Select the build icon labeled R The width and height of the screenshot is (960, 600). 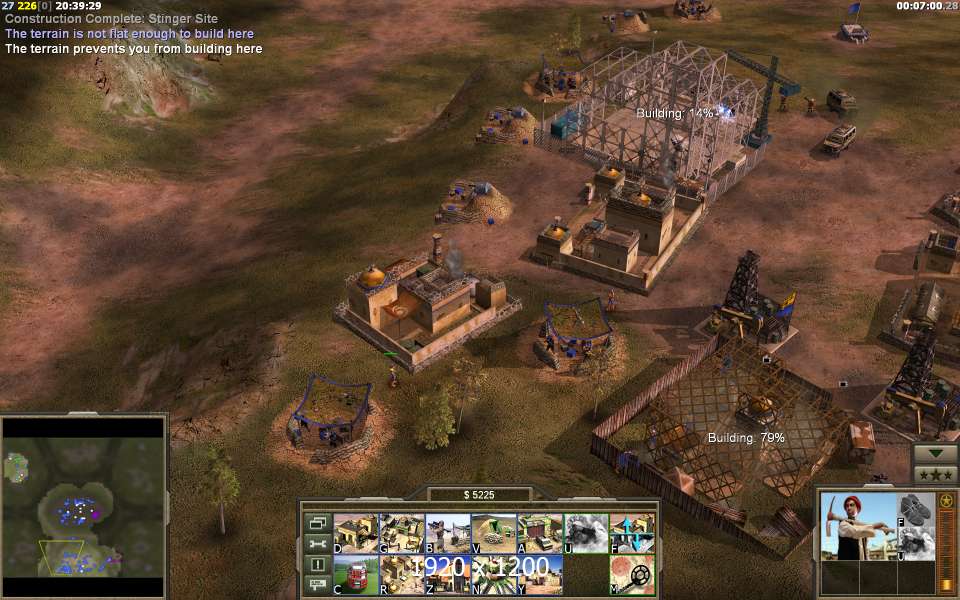401,575
